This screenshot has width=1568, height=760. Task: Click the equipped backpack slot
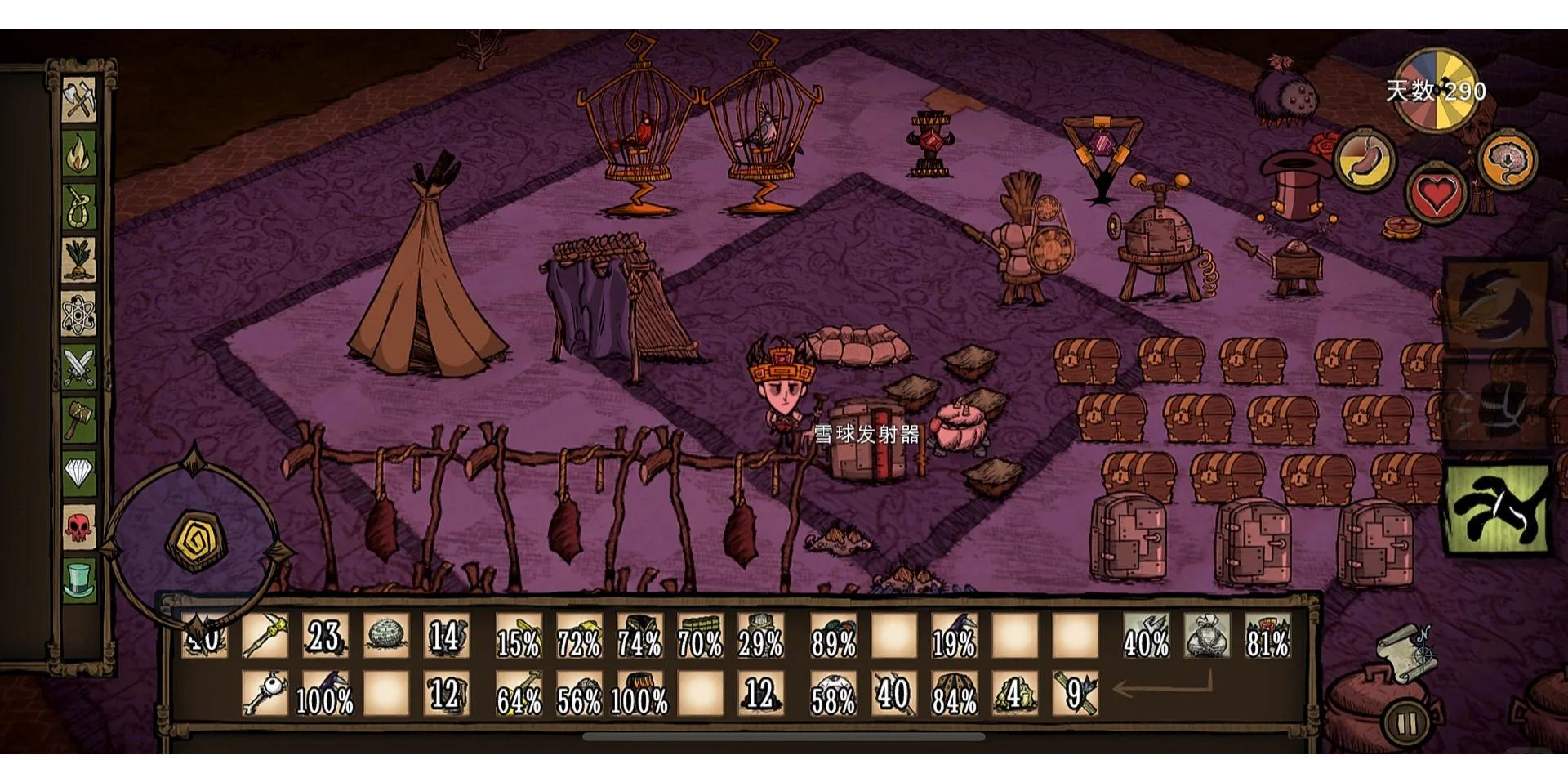1207,637
